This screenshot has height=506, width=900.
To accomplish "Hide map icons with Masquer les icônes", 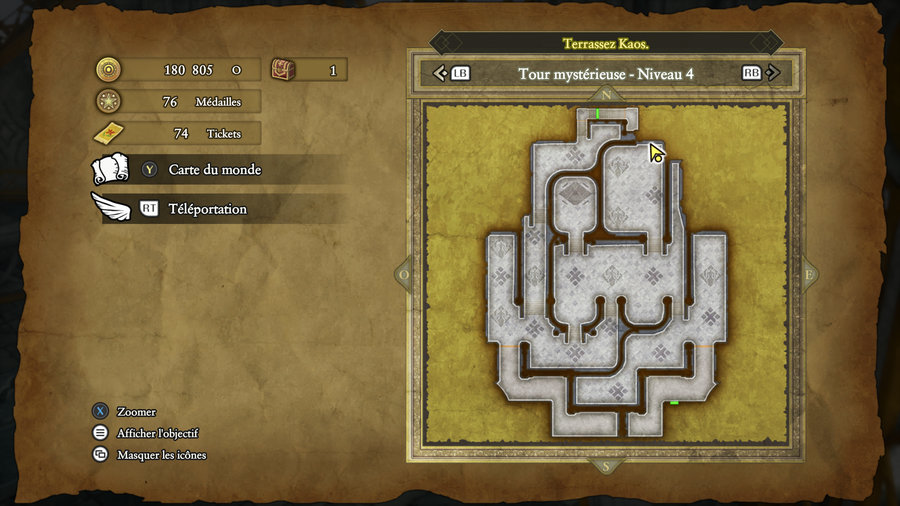I will (x=161, y=455).
